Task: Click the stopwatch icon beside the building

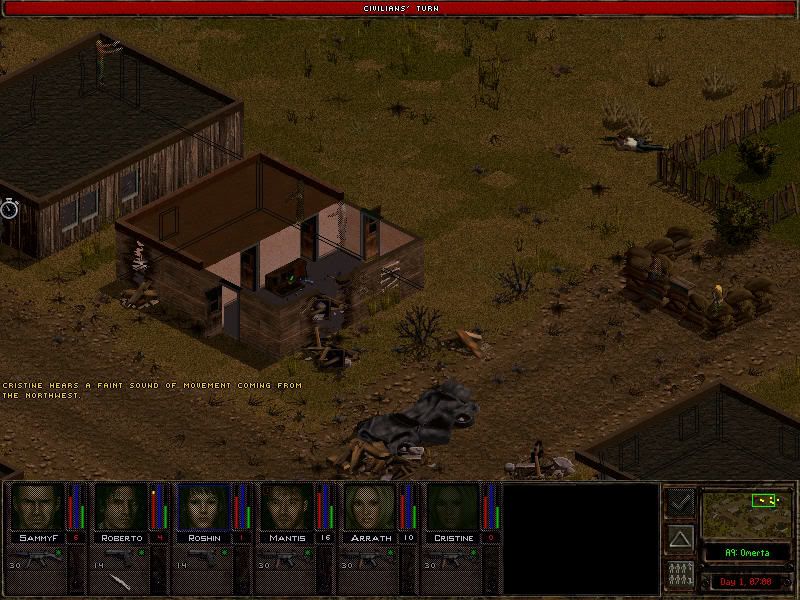Action: point(10,208)
